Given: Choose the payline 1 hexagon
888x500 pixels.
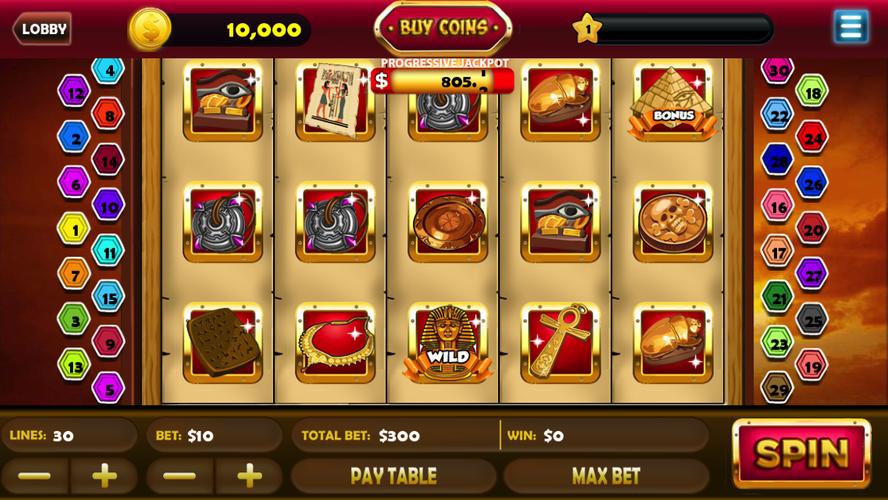Looking at the screenshot, I should click(73, 229).
